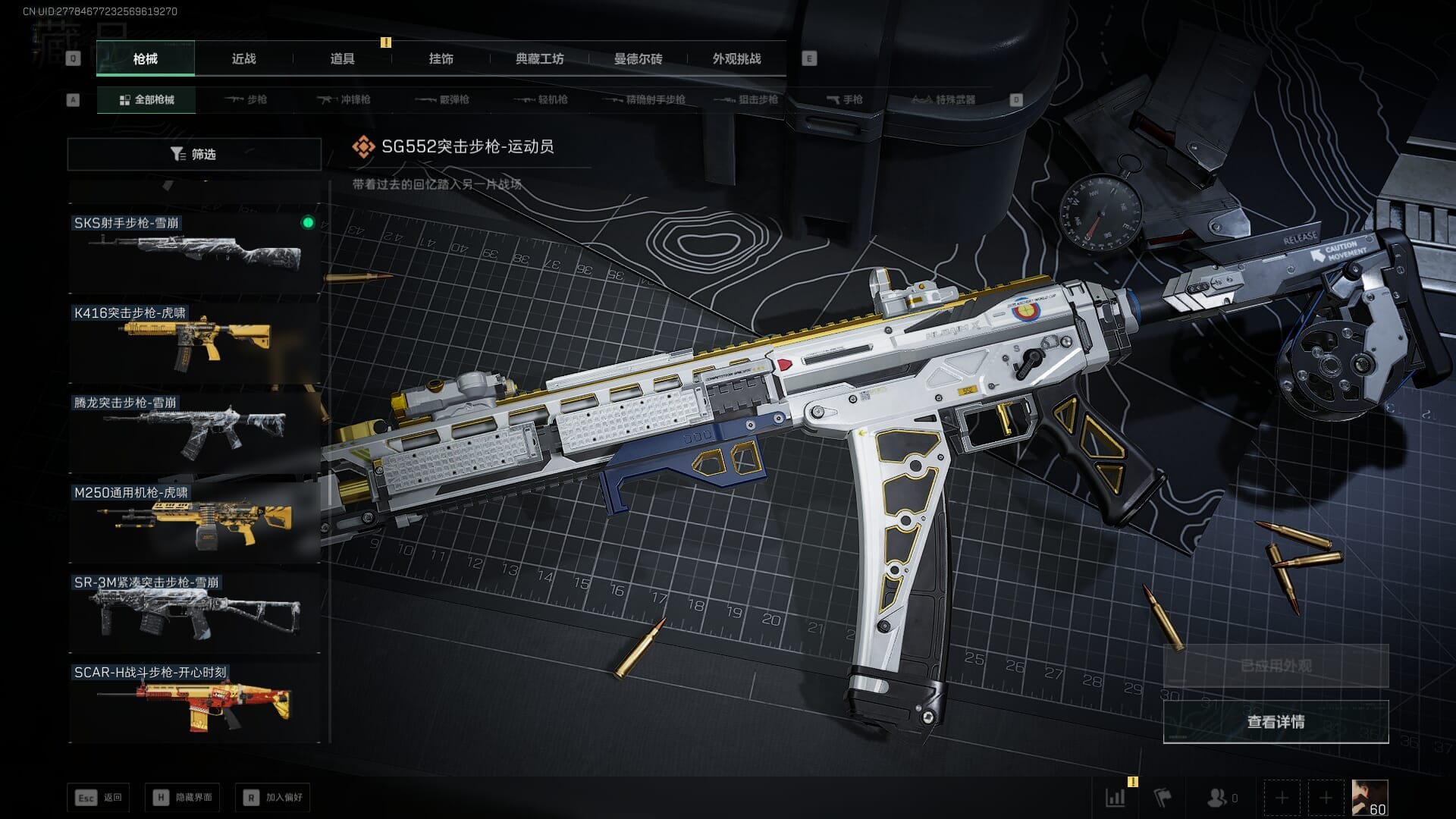
Task: Click the player avatar portrait
Action: coord(1370,798)
